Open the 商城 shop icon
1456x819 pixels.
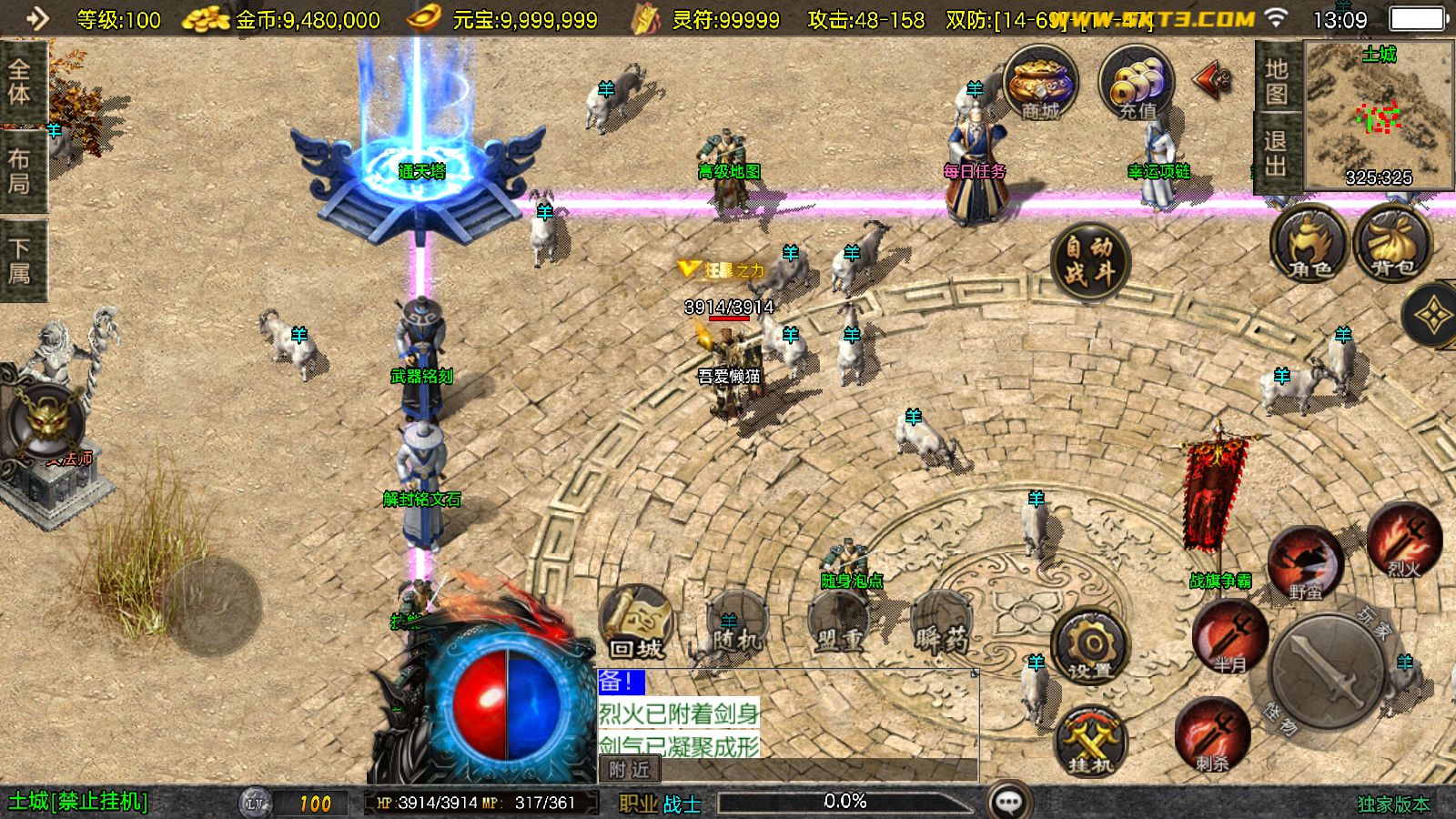(x=1040, y=84)
